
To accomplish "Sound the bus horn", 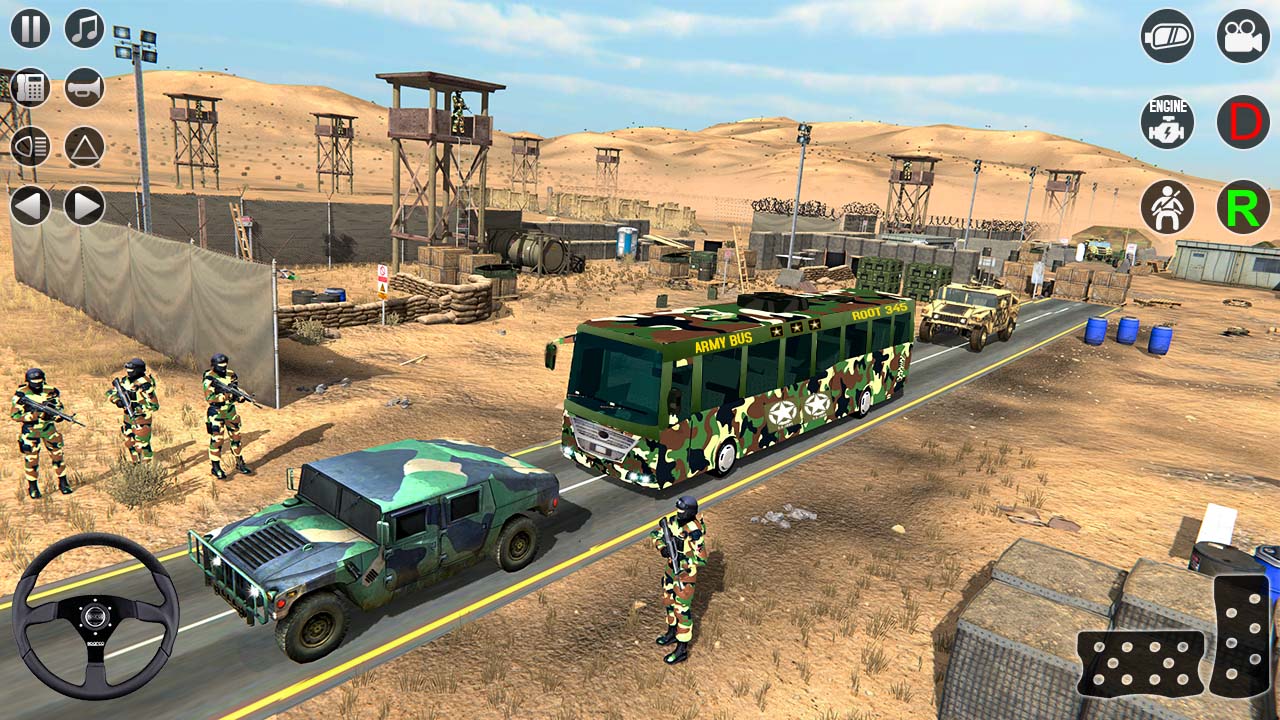I will pyautogui.click(x=82, y=88).
